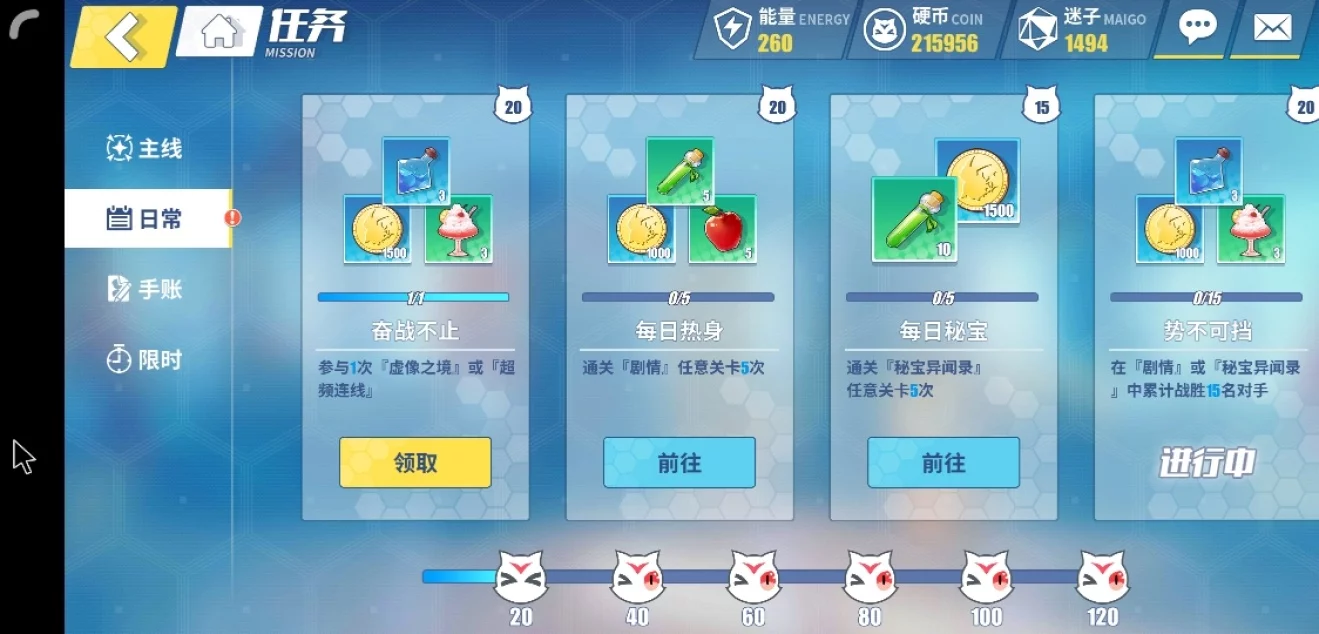This screenshot has height=634, width=1319.
Task: Go back with the yellow arrow button
Action: tap(124, 35)
